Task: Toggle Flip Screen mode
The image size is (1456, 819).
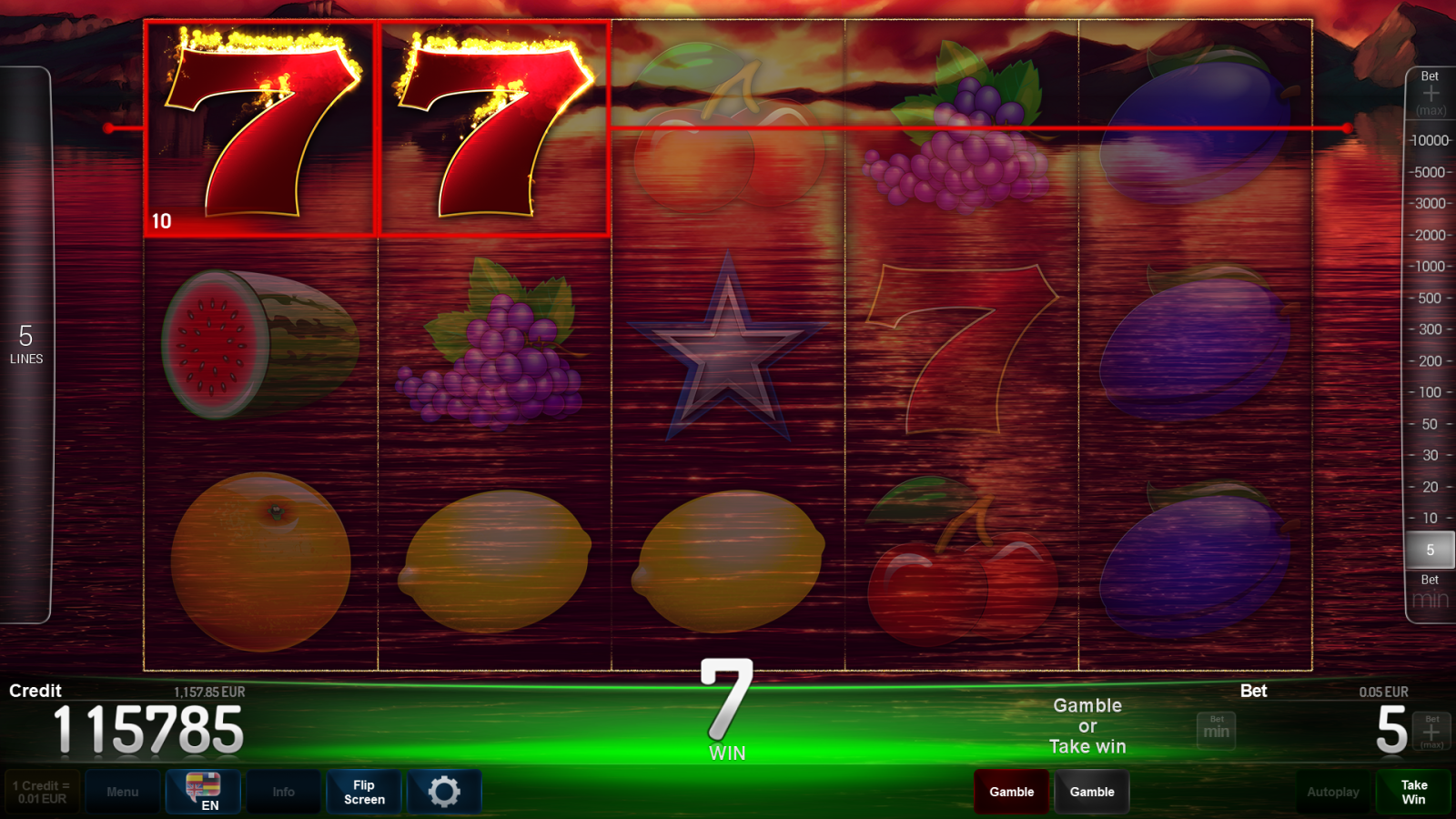Action: [x=363, y=792]
